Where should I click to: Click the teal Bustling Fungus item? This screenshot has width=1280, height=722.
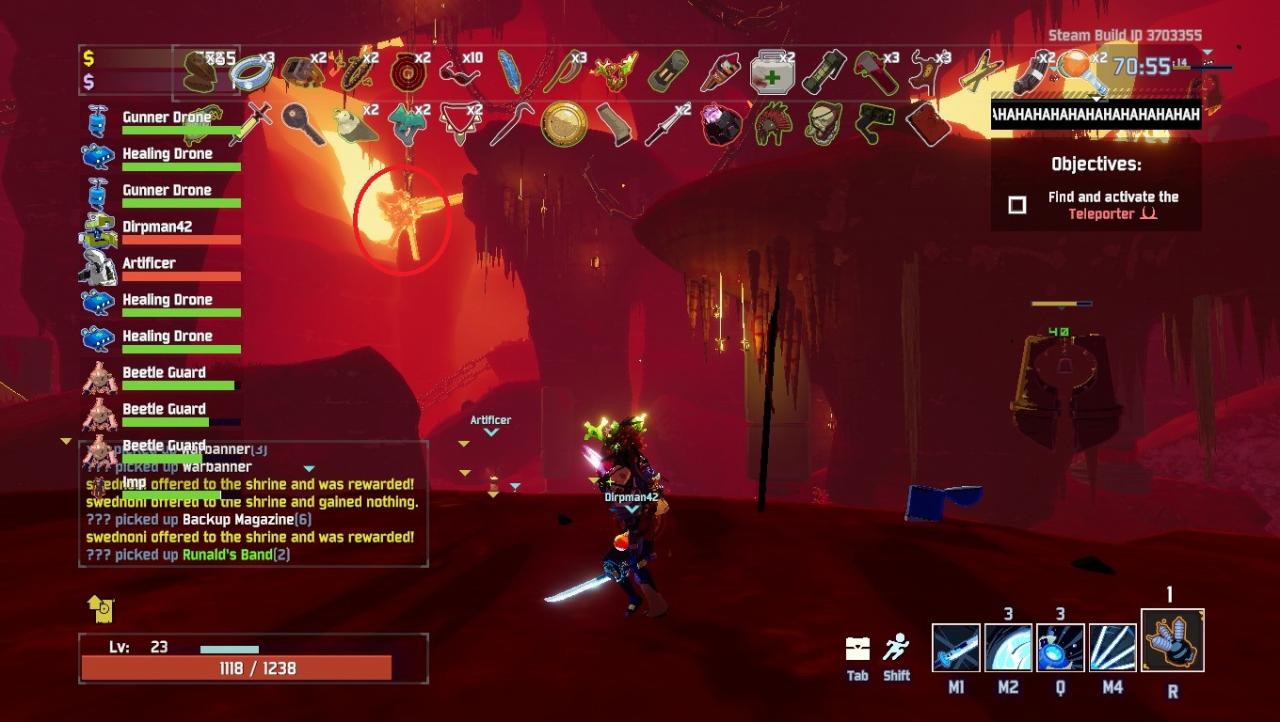(x=407, y=124)
